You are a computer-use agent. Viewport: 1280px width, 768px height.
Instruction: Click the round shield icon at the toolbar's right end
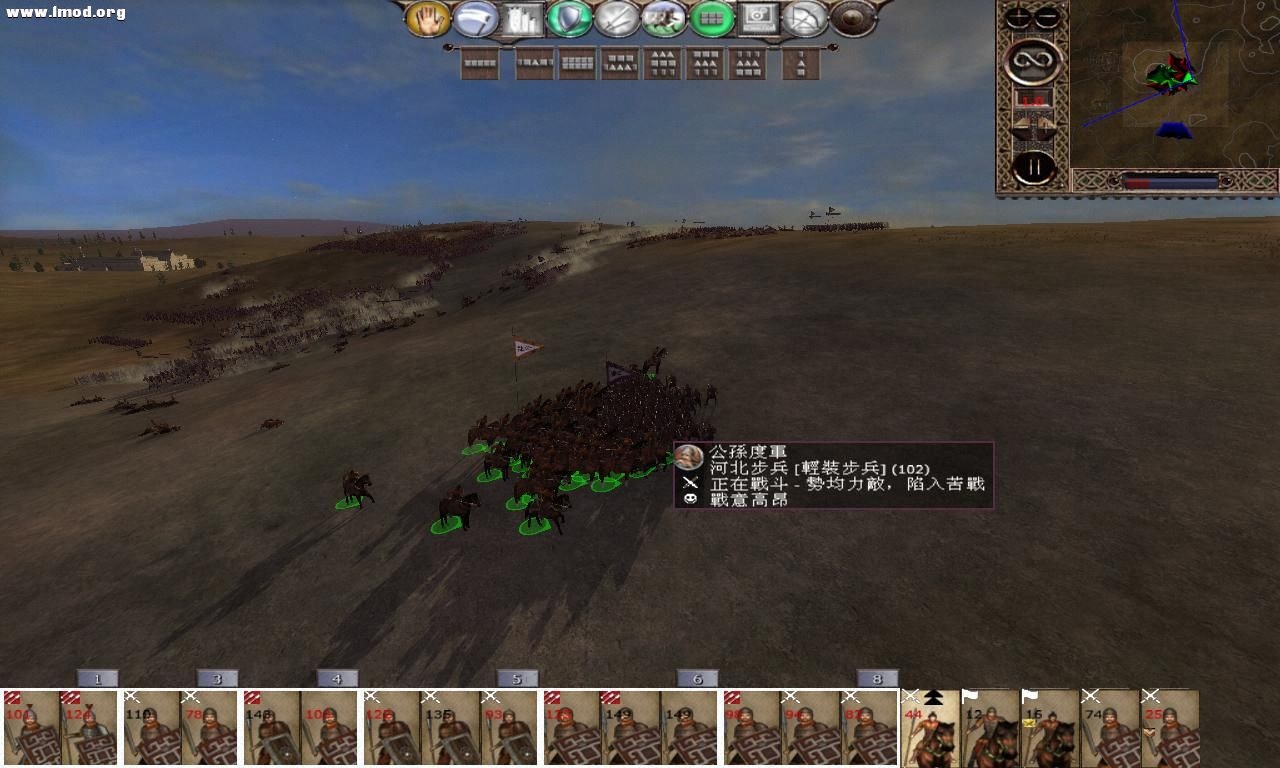pos(852,18)
